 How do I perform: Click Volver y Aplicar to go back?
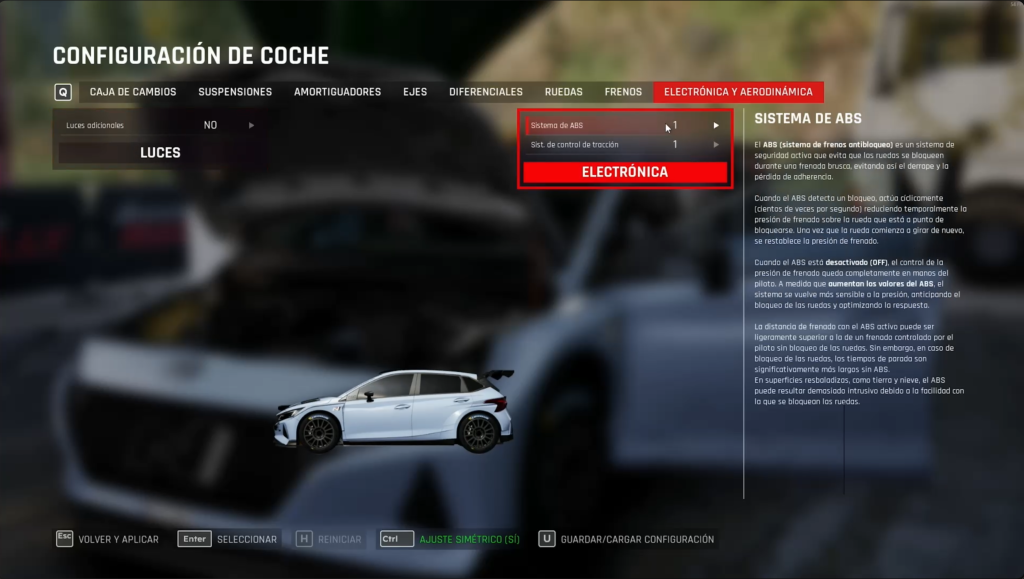(x=107, y=539)
